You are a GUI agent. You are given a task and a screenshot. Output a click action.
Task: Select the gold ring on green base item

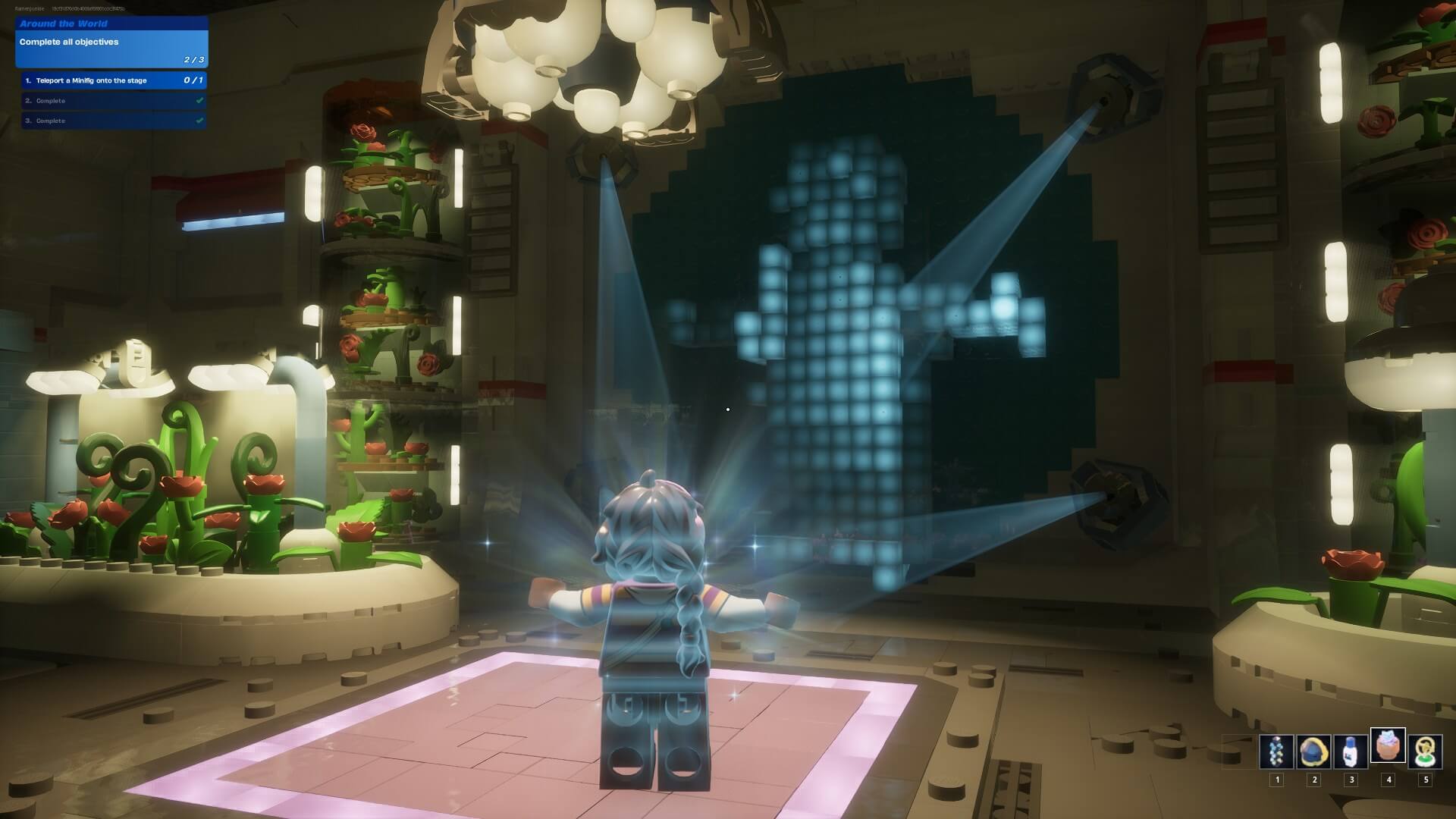(1425, 751)
